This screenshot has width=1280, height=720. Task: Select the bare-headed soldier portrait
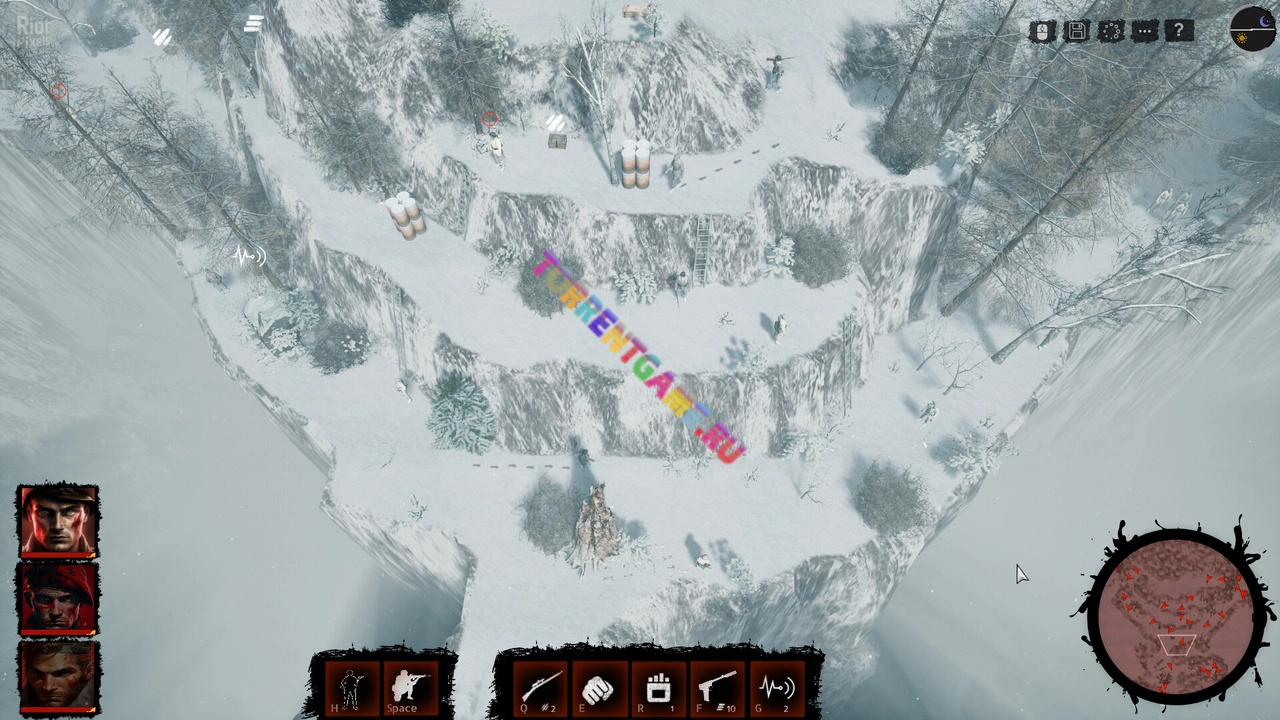[58, 676]
